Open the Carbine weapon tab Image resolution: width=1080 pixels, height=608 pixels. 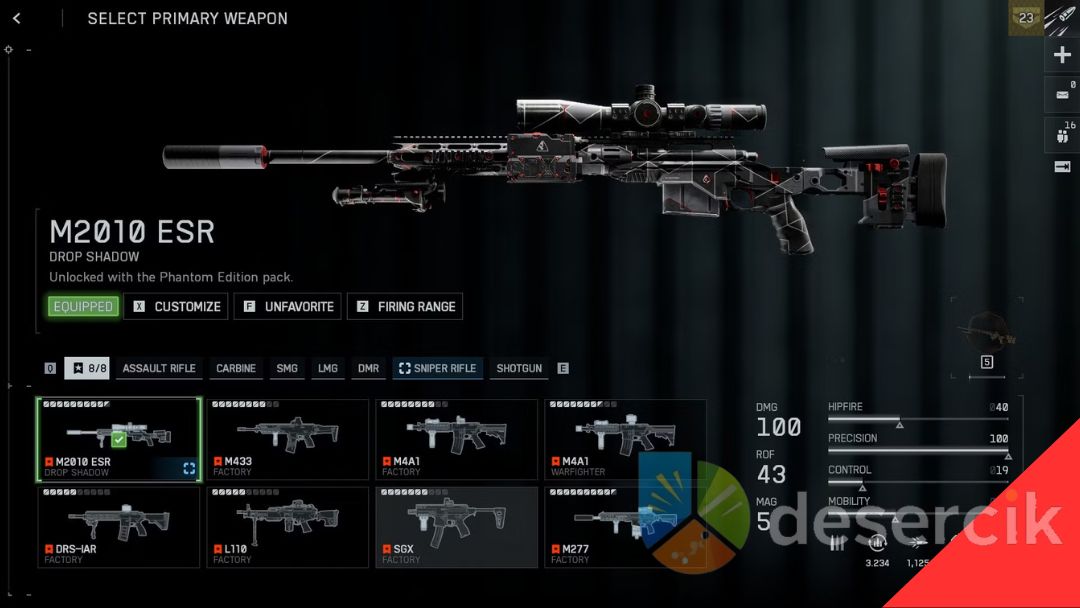click(236, 369)
